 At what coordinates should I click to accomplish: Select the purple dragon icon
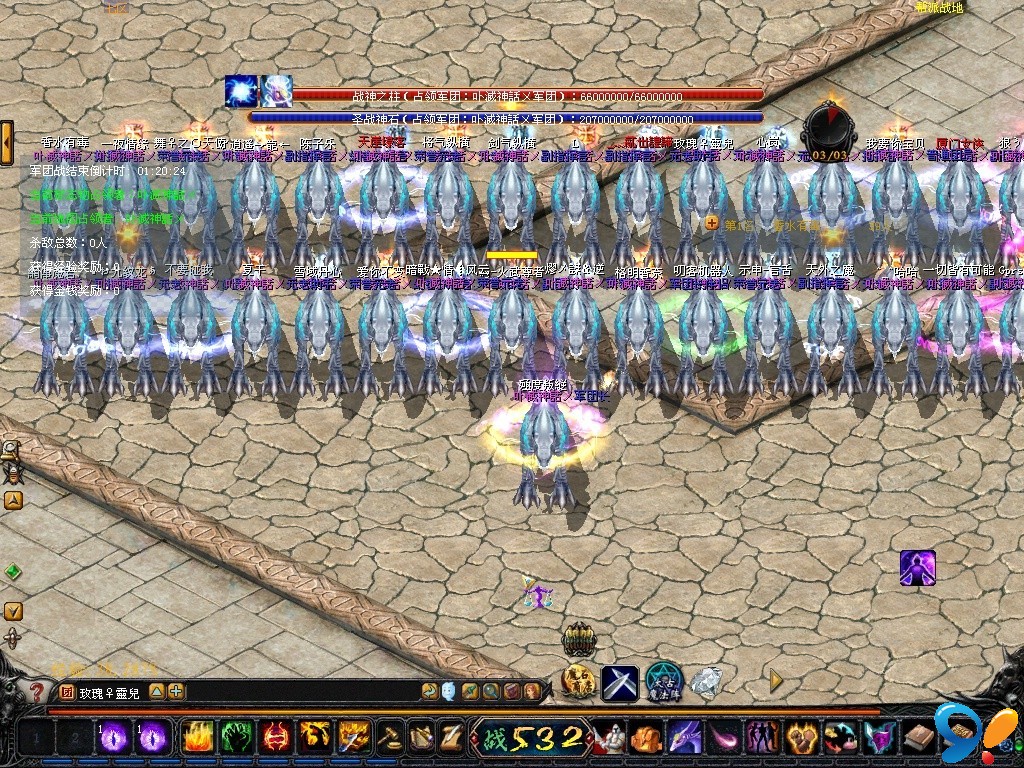[x=685, y=738]
